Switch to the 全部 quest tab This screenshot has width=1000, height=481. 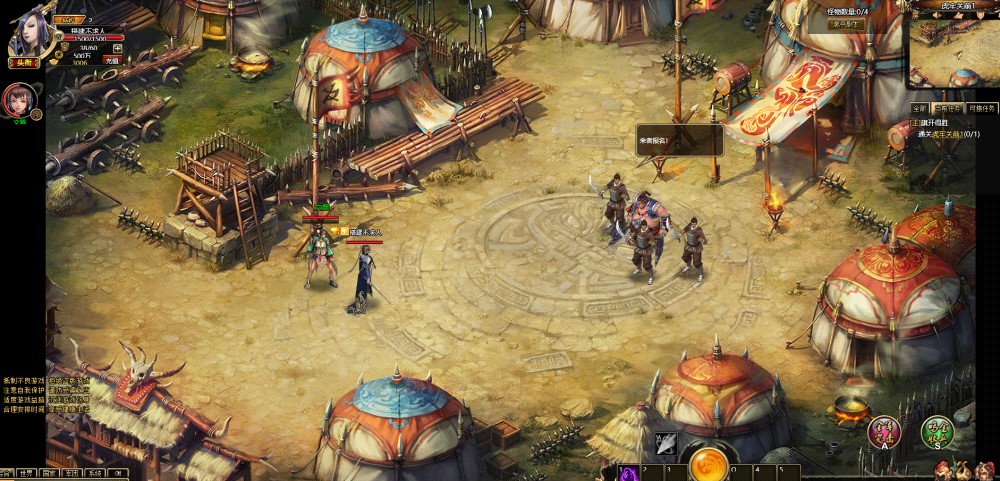coord(919,108)
